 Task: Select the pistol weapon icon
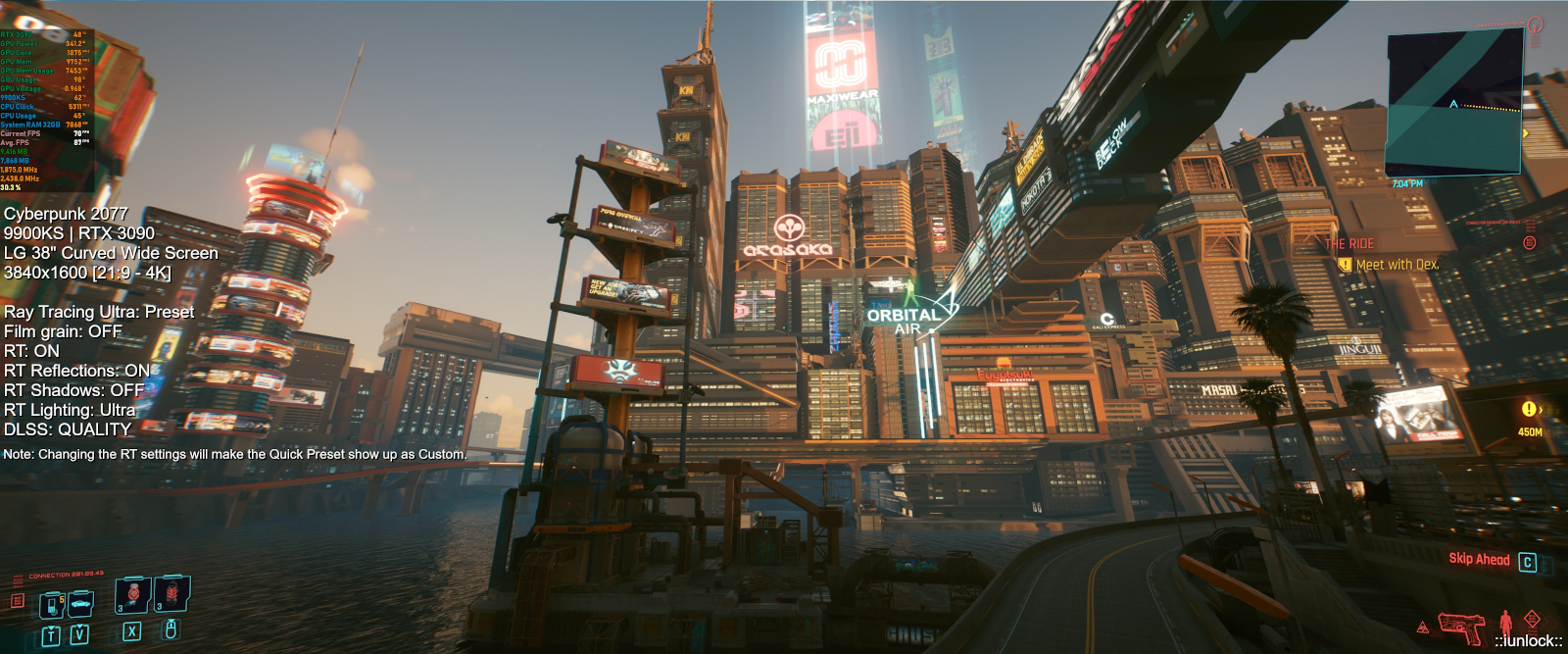click(1460, 625)
